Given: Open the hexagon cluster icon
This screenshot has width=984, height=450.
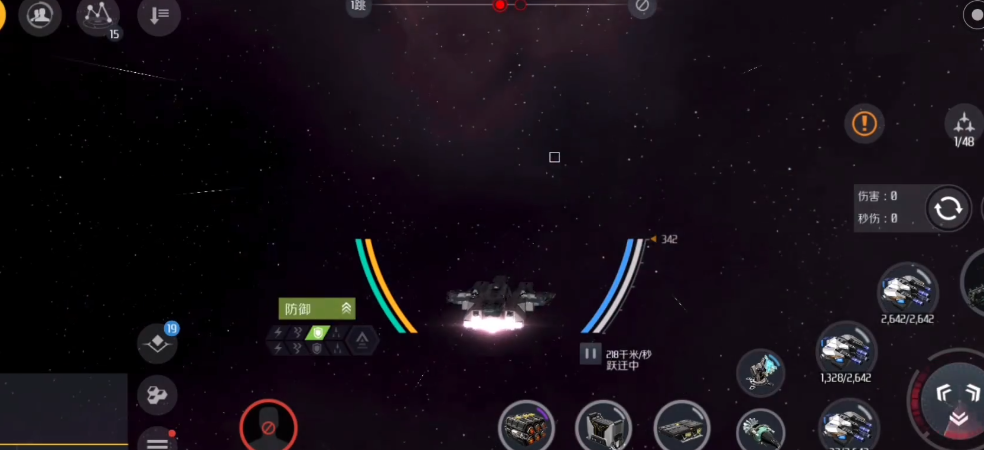Looking at the screenshot, I should click(x=157, y=394).
